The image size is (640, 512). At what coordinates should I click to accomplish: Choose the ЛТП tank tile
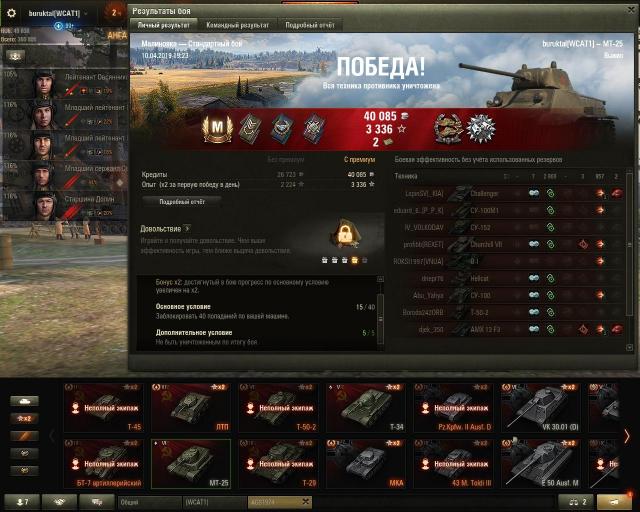click(x=190, y=408)
